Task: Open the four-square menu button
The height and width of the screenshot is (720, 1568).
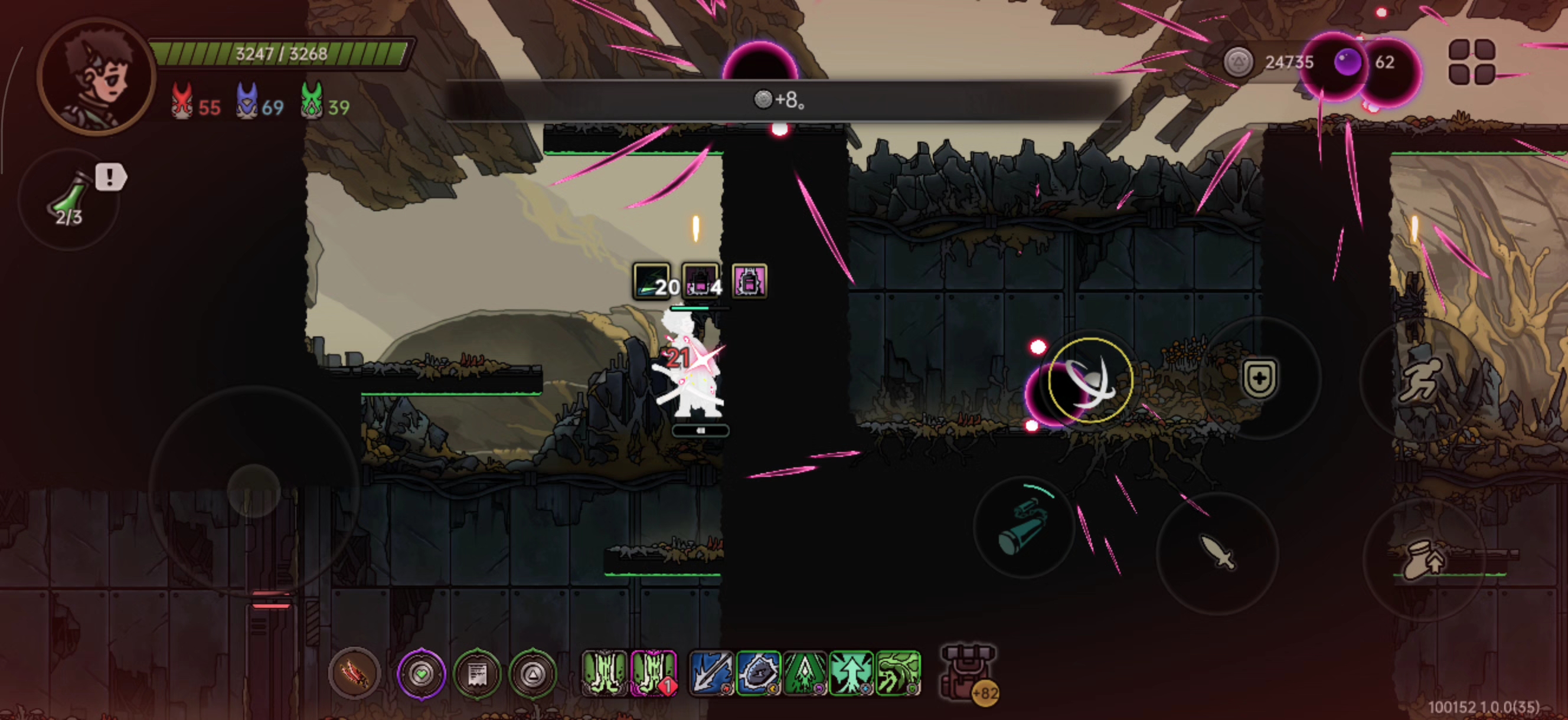Action: tap(1471, 61)
